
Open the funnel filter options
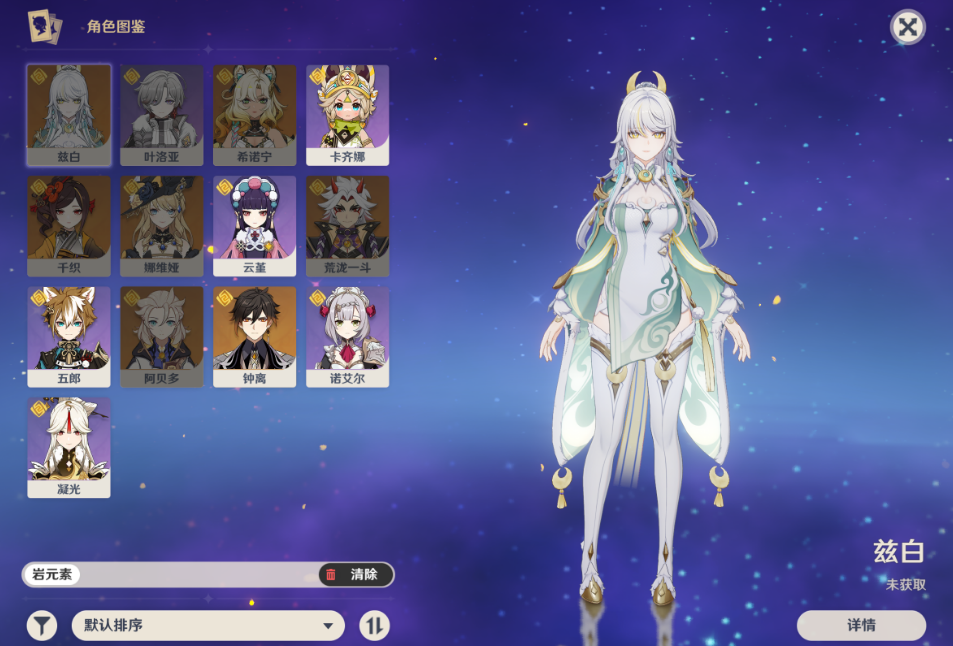point(41,626)
